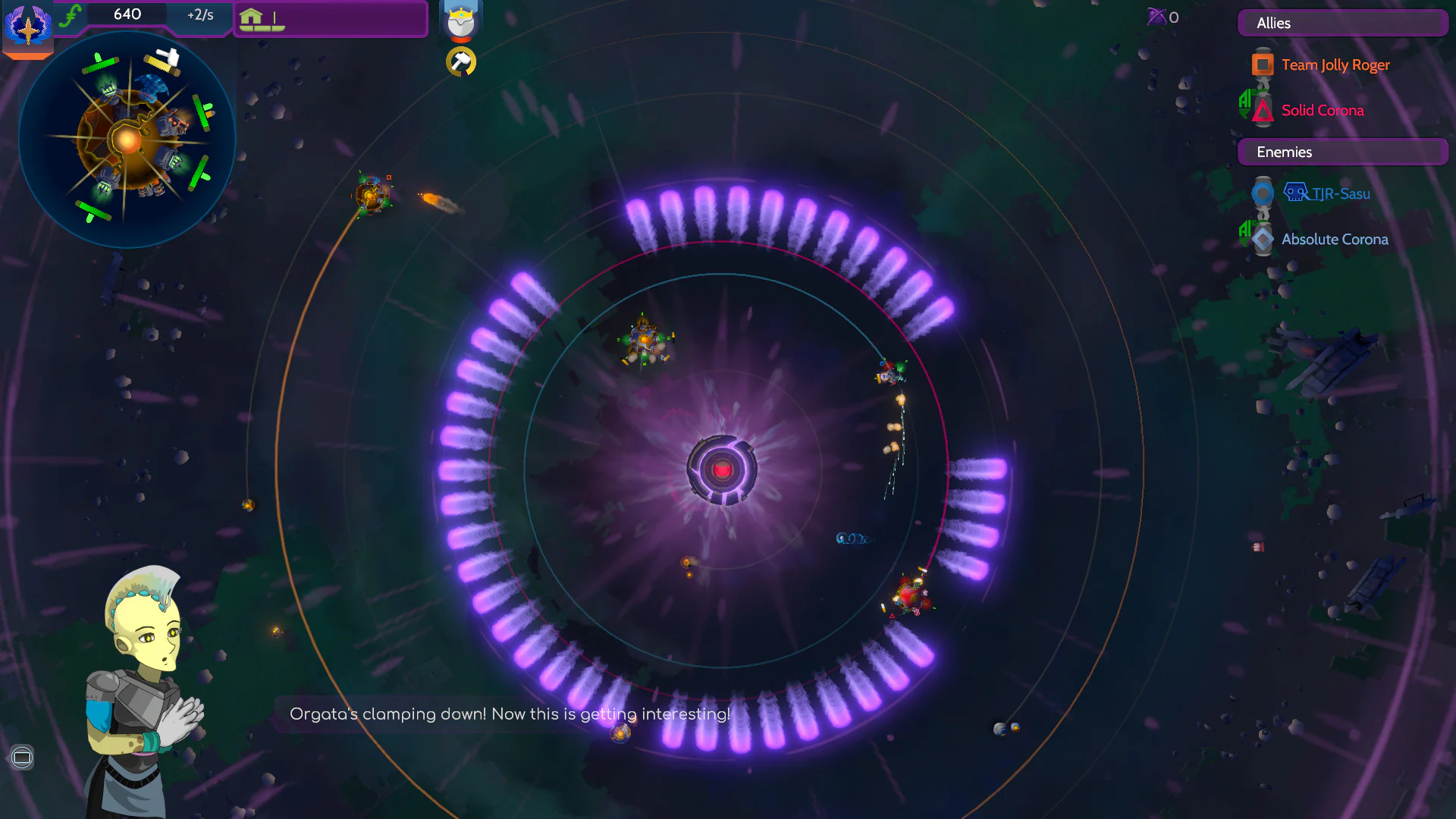Image resolution: width=1456 pixels, height=819 pixels.
Task: Click the house icon in the build bar
Action: [250, 15]
